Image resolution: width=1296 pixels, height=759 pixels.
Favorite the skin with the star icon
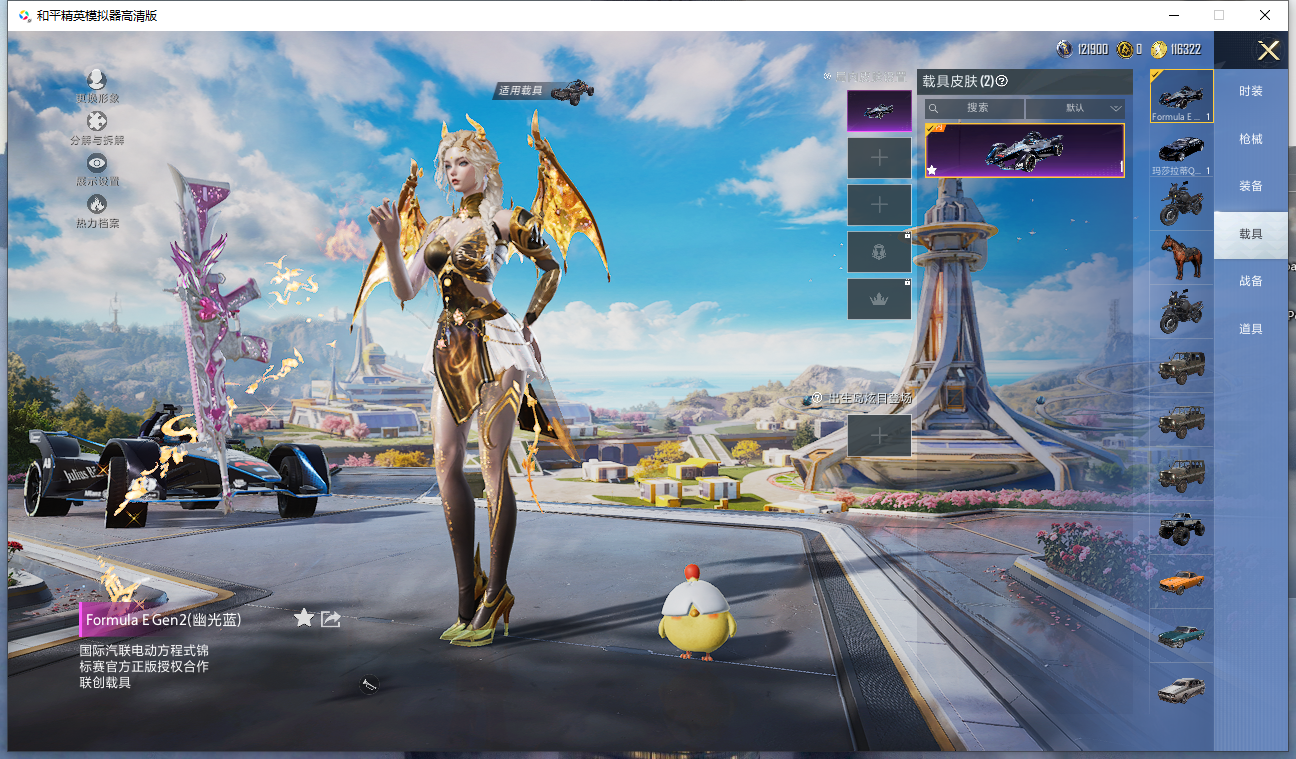pyautogui.click(x=304, y=618)
